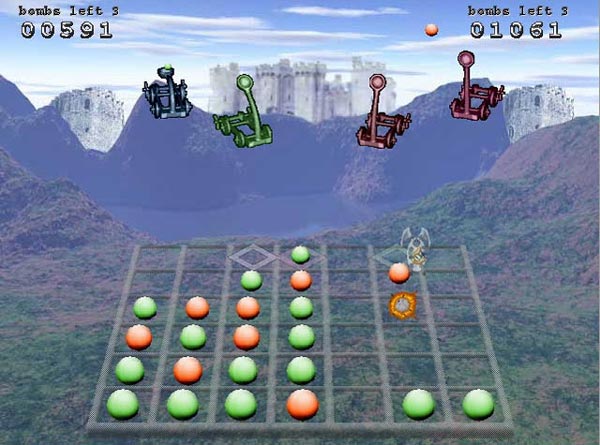Pick the green ball in the grid's back row
The height and width of the screenshot is (445, 600).
point(300,255)
